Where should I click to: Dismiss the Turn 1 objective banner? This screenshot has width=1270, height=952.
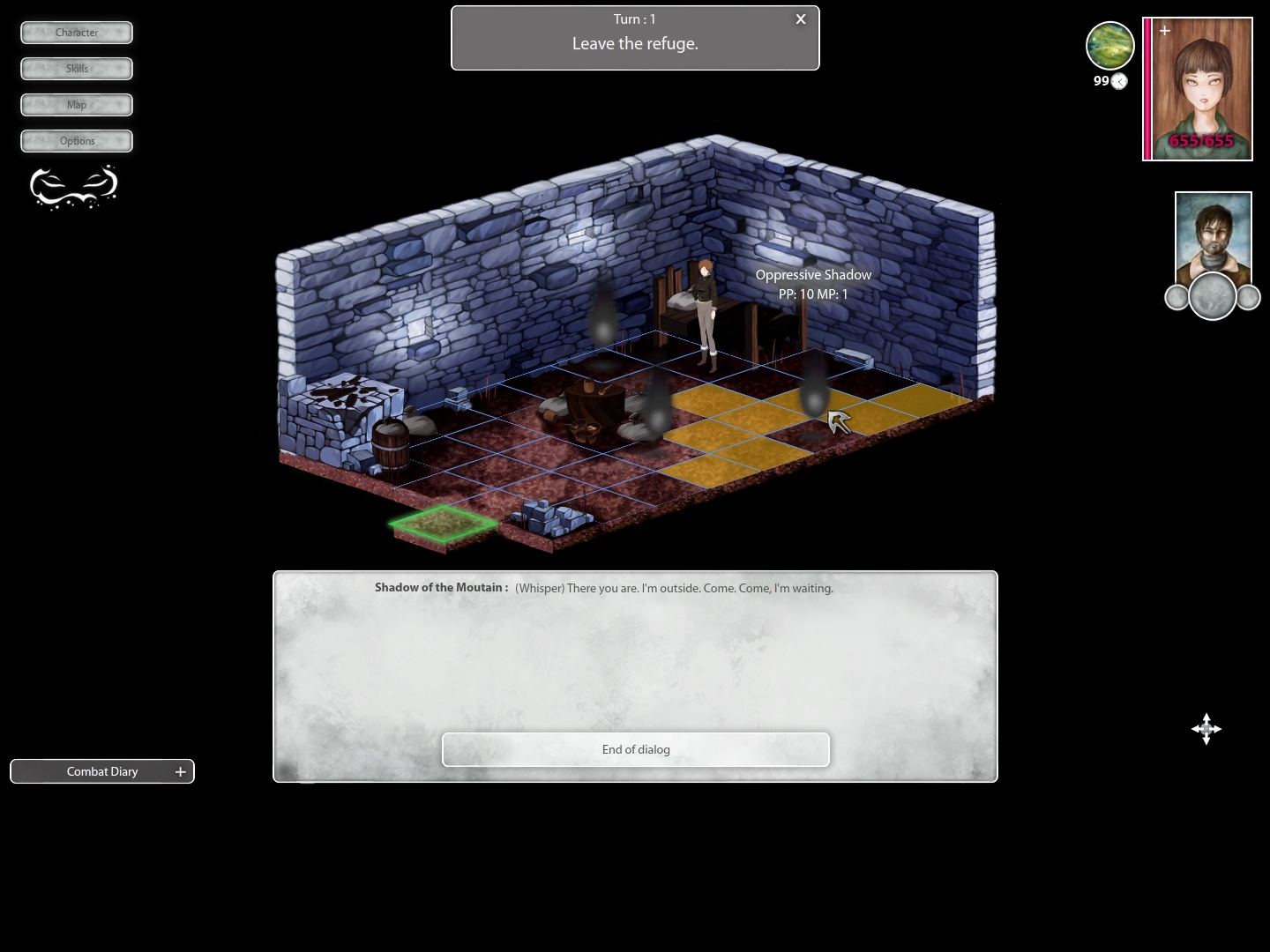[x=800, y=19]
